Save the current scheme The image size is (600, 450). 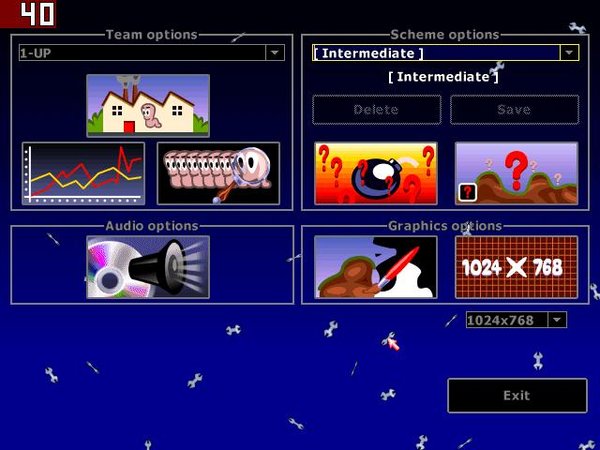click(514, 110)
